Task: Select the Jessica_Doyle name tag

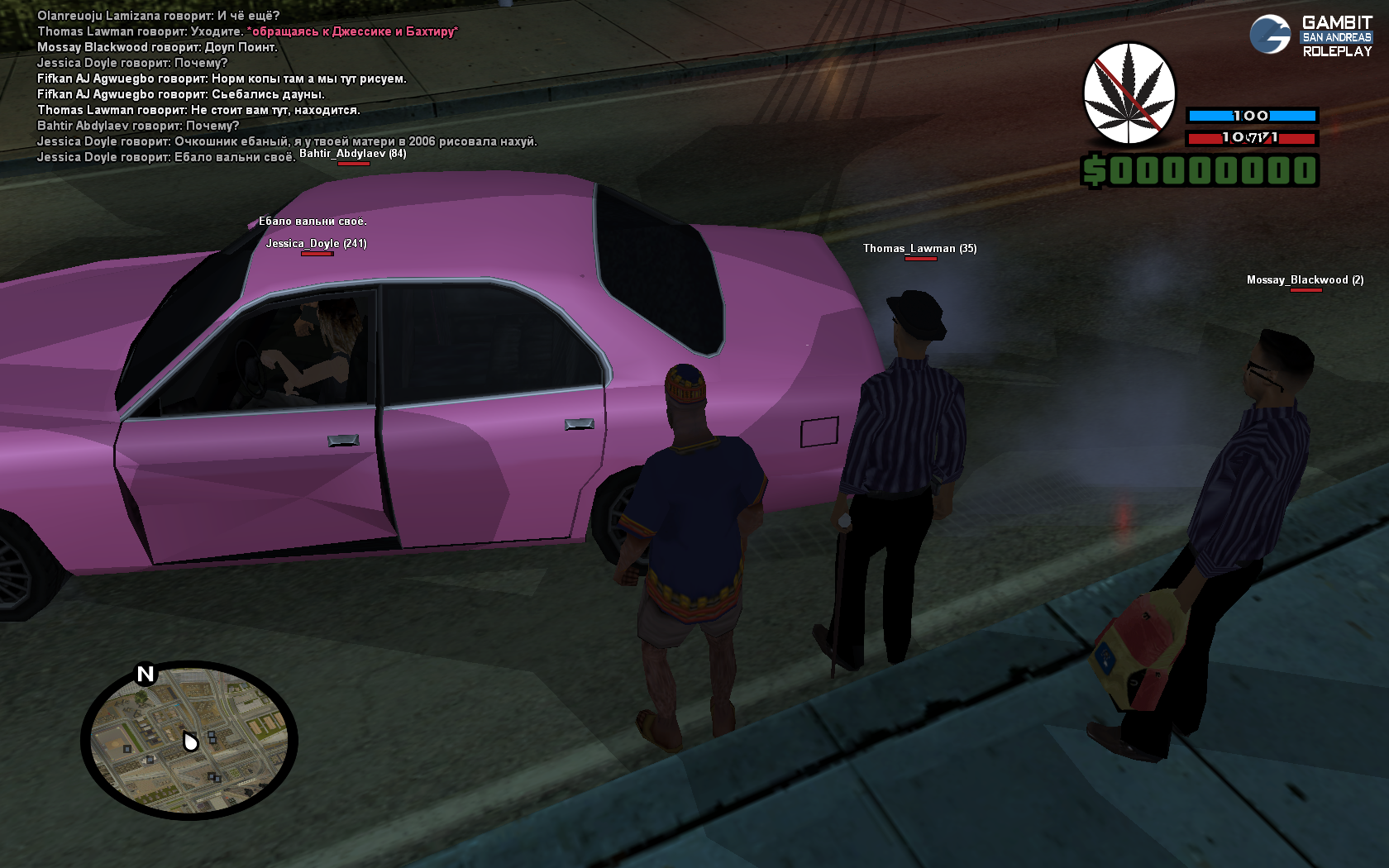Action: [x=316, y=243]
